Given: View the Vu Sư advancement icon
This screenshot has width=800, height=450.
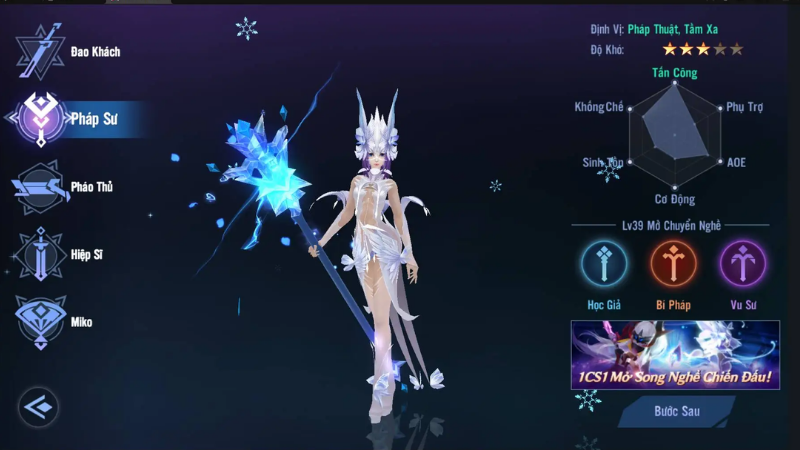Looking at the screenshot, I should 743,264.
